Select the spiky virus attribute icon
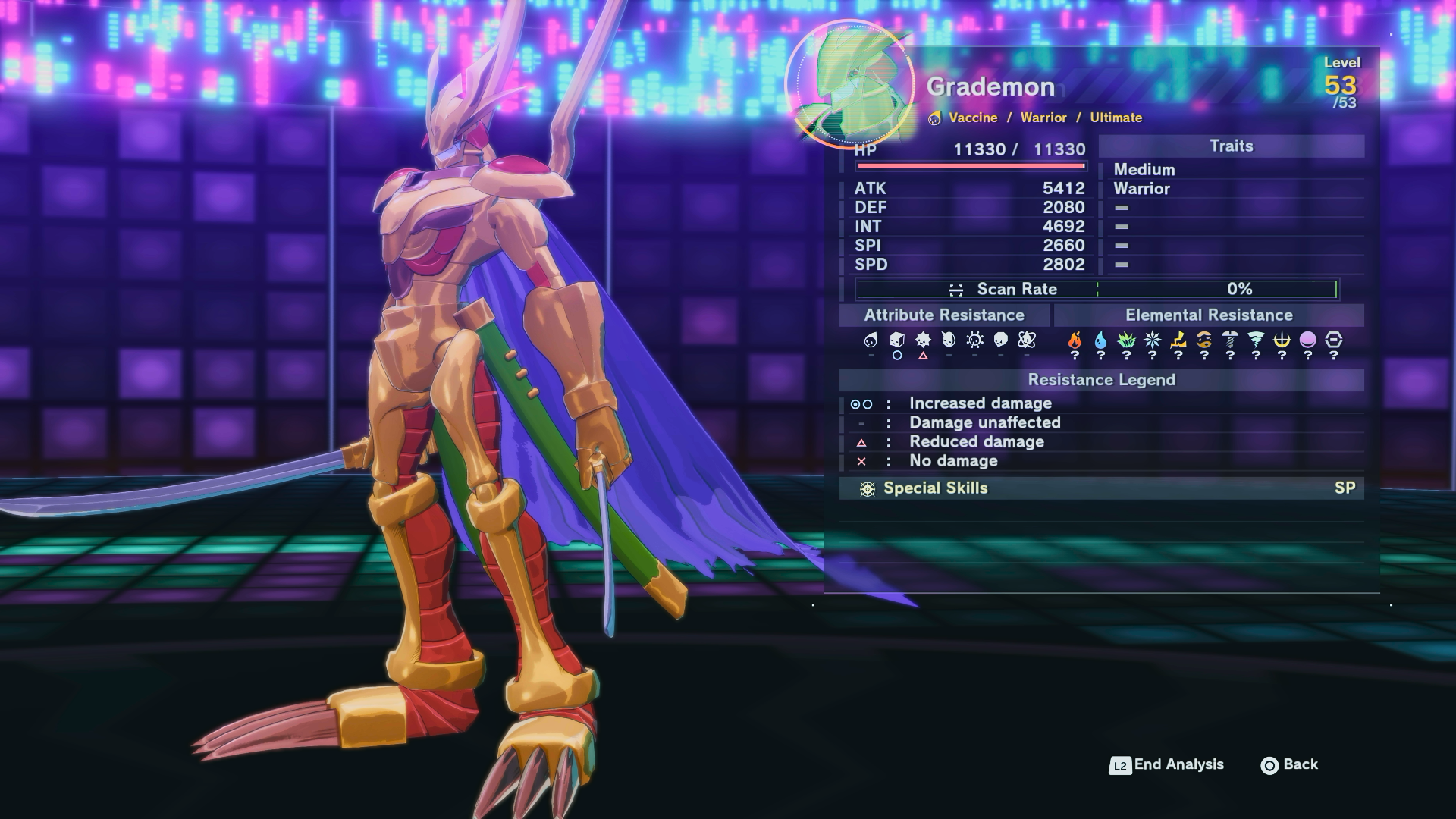 (923, 340)
